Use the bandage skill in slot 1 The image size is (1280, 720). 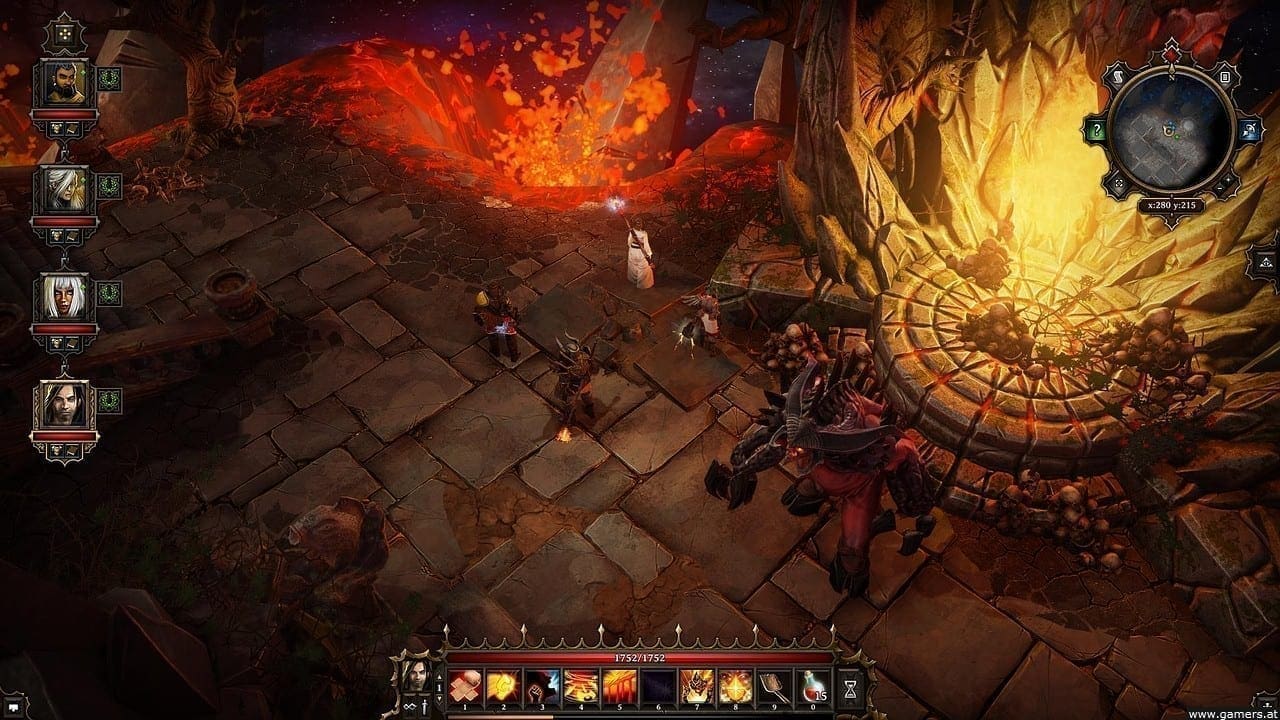pos(464,684)
